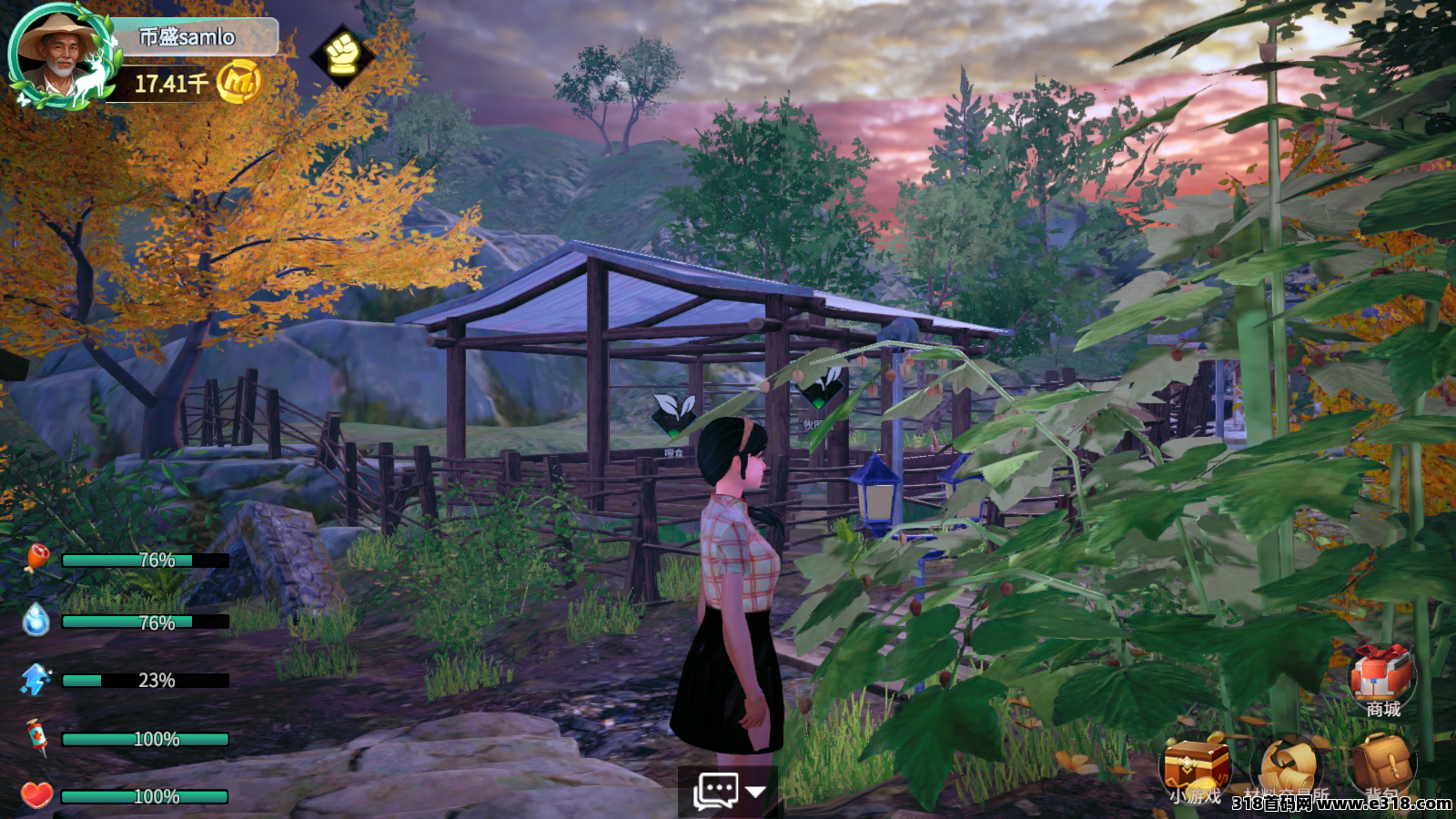
Task: Click the 币盛samlo player name banner
Action: pyautogui.click(x=191, y=37)
